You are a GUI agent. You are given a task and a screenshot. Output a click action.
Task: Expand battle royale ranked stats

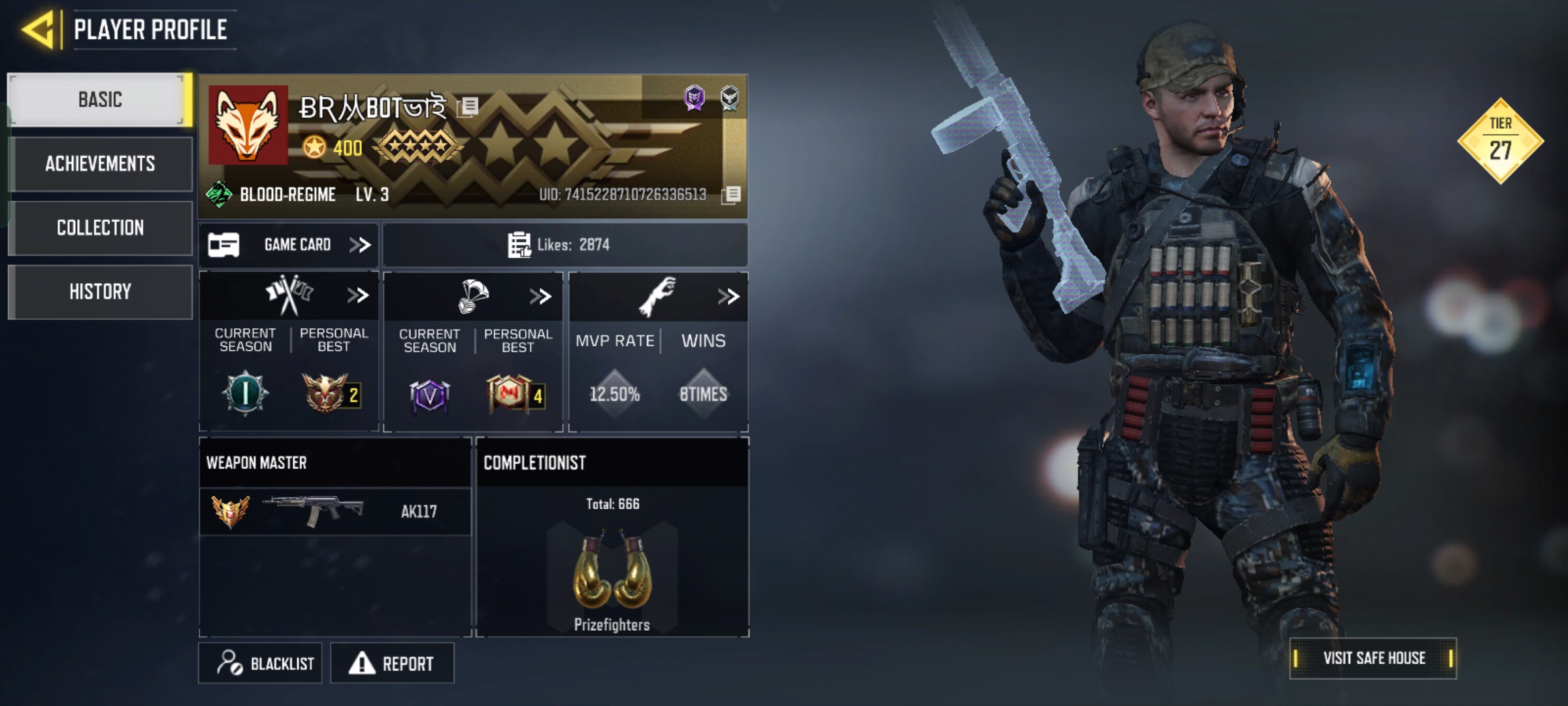540,297
